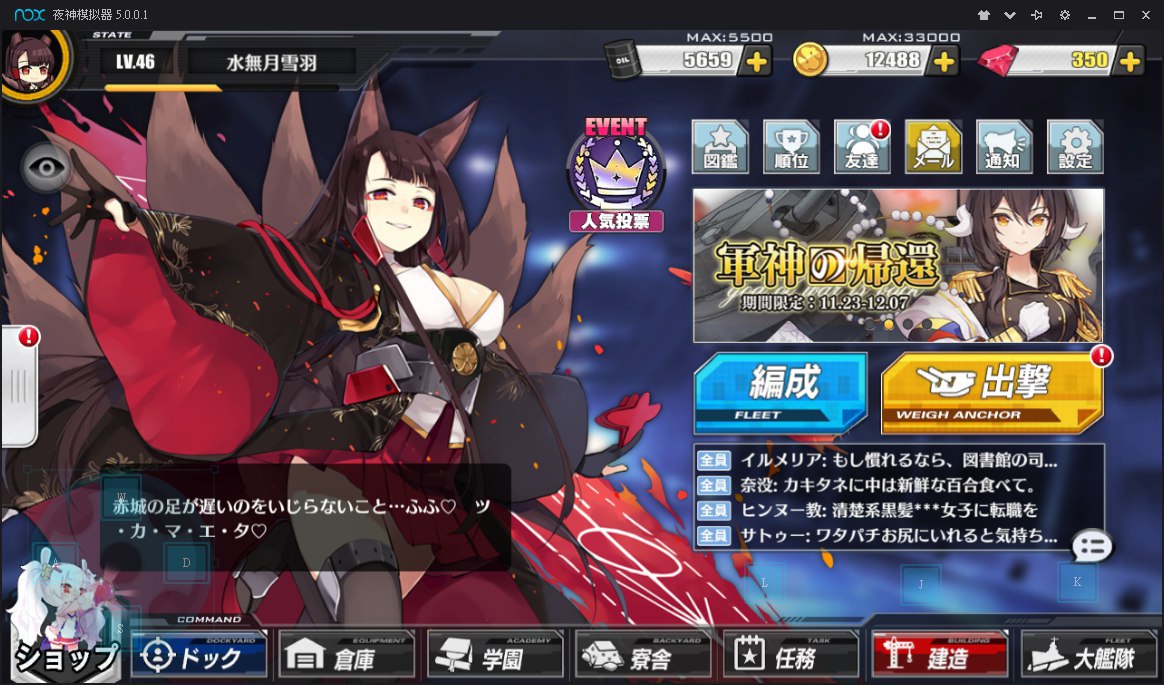The width and height of the screenshot is (1164, 685).
Task: Open the 友達 friends icon
Action: pyautogui.click(x=862, y=147)
